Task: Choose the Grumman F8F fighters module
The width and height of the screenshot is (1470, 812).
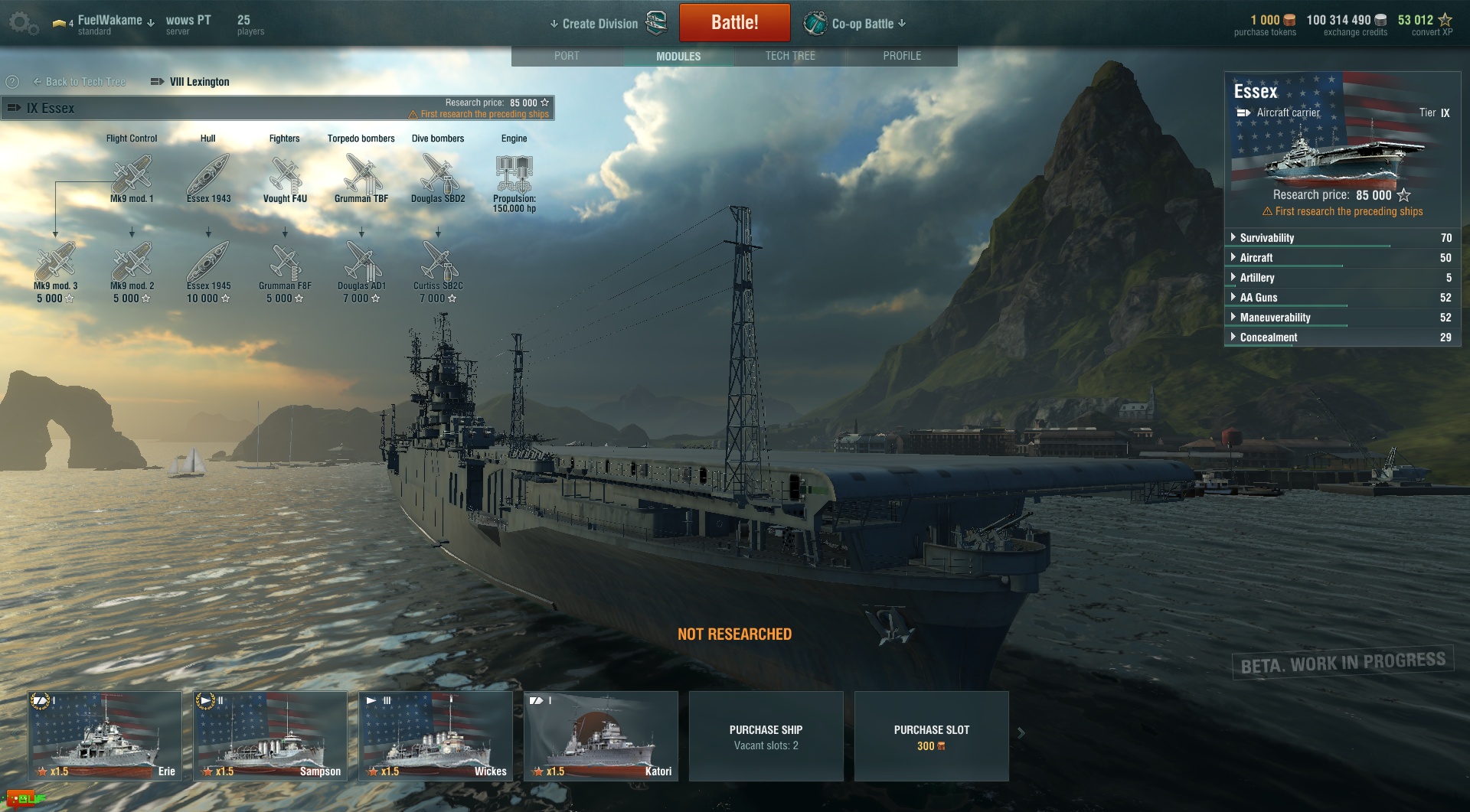Action: point(285,263)
